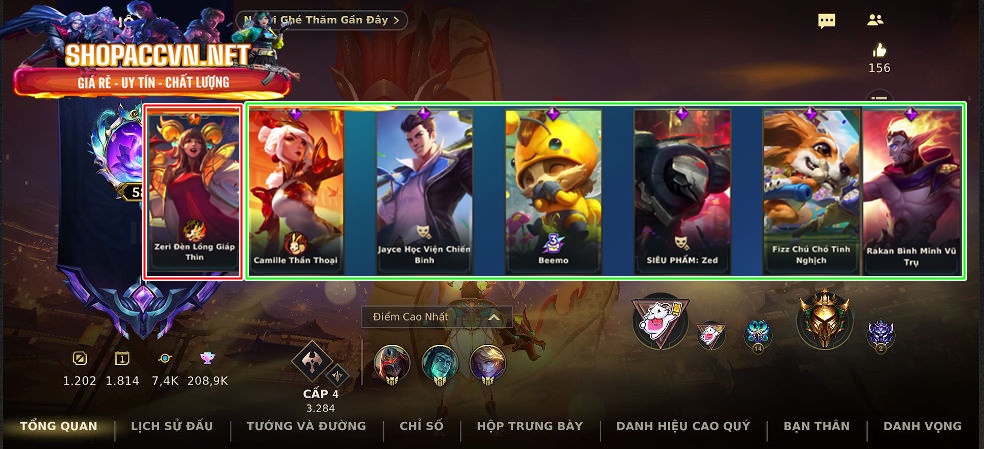984x449 pixels.
Task: Open the Người Ghé Thăm Gần Đây list
Action: click(x=323, y=20)
